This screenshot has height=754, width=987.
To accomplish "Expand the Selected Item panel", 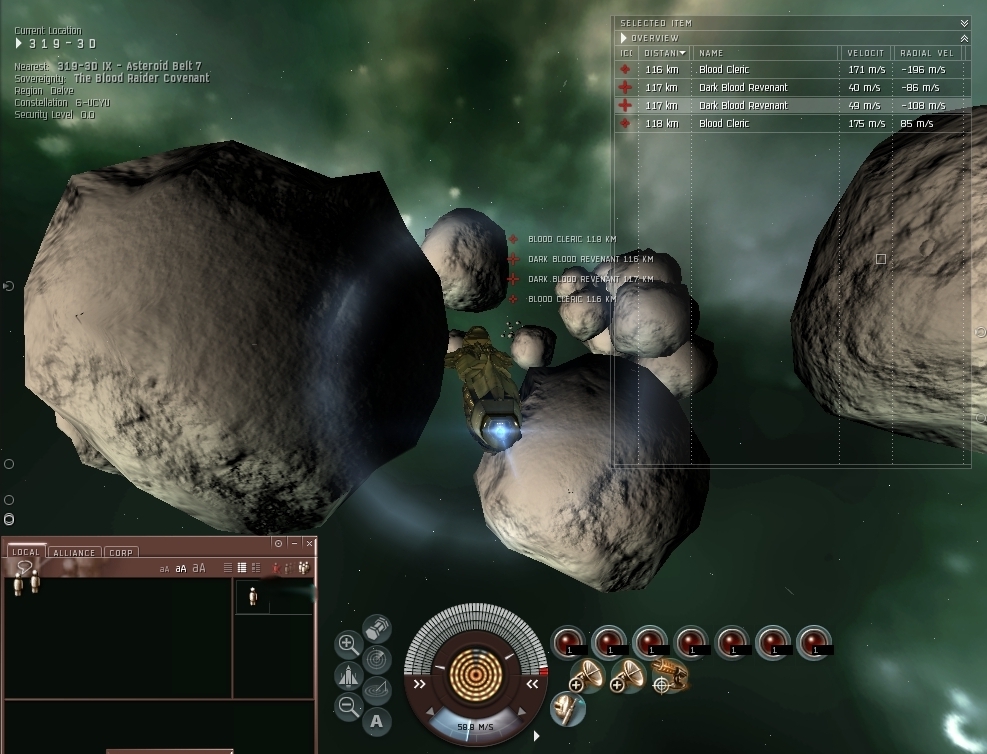I will [964, 23].
